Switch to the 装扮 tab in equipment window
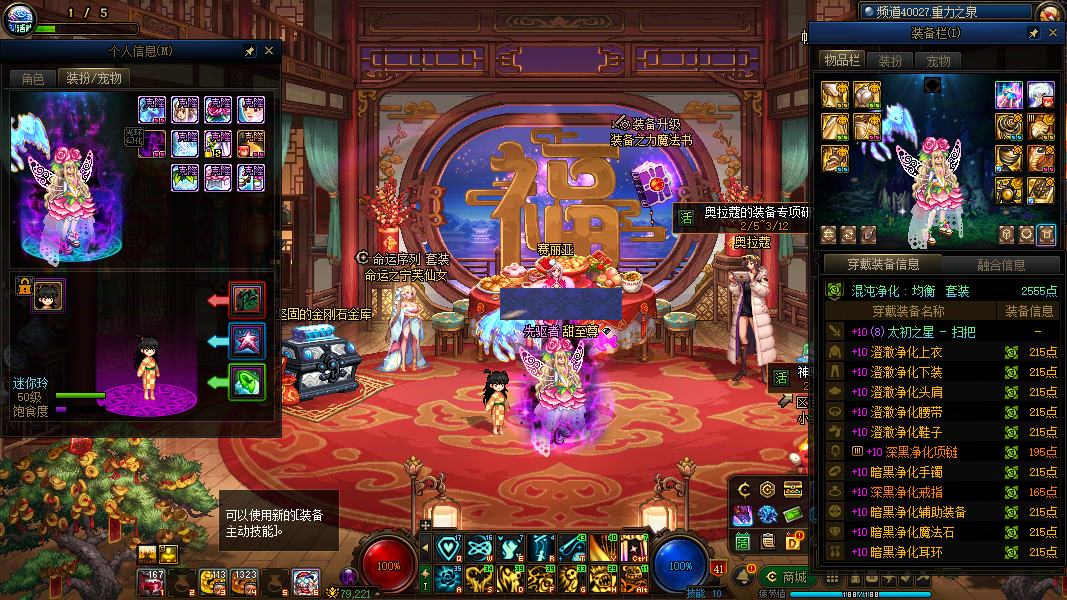Screen dimensions: 1067x600 [890, 61]
